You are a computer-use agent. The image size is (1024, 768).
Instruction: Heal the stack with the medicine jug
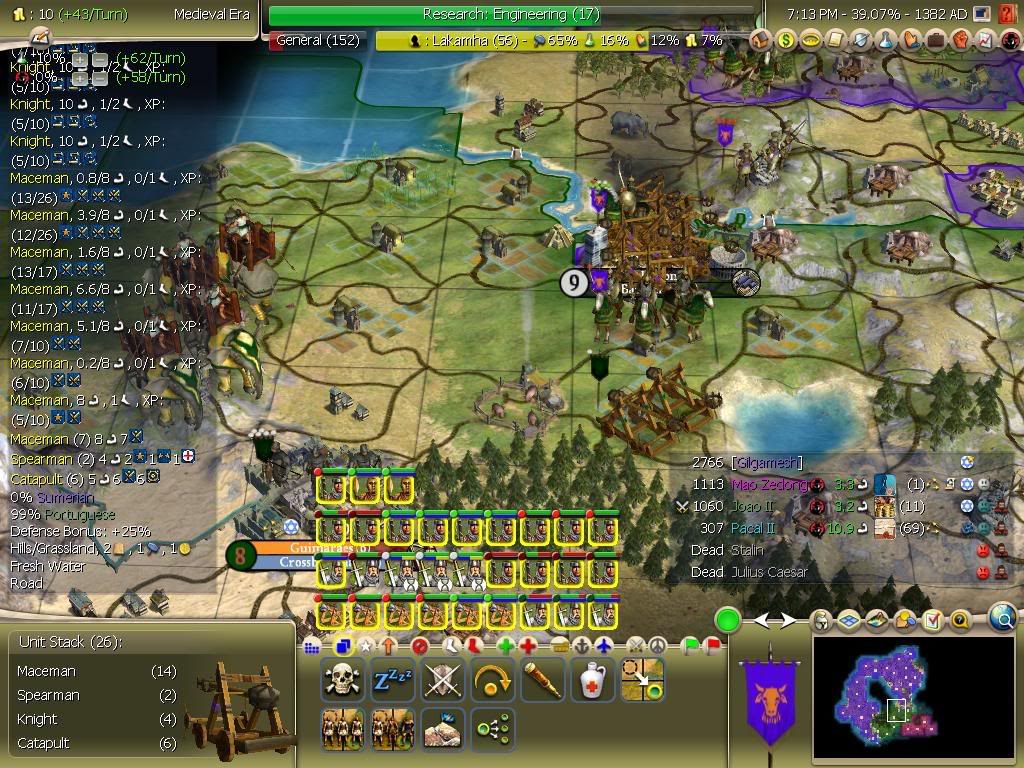click(592, 680)
